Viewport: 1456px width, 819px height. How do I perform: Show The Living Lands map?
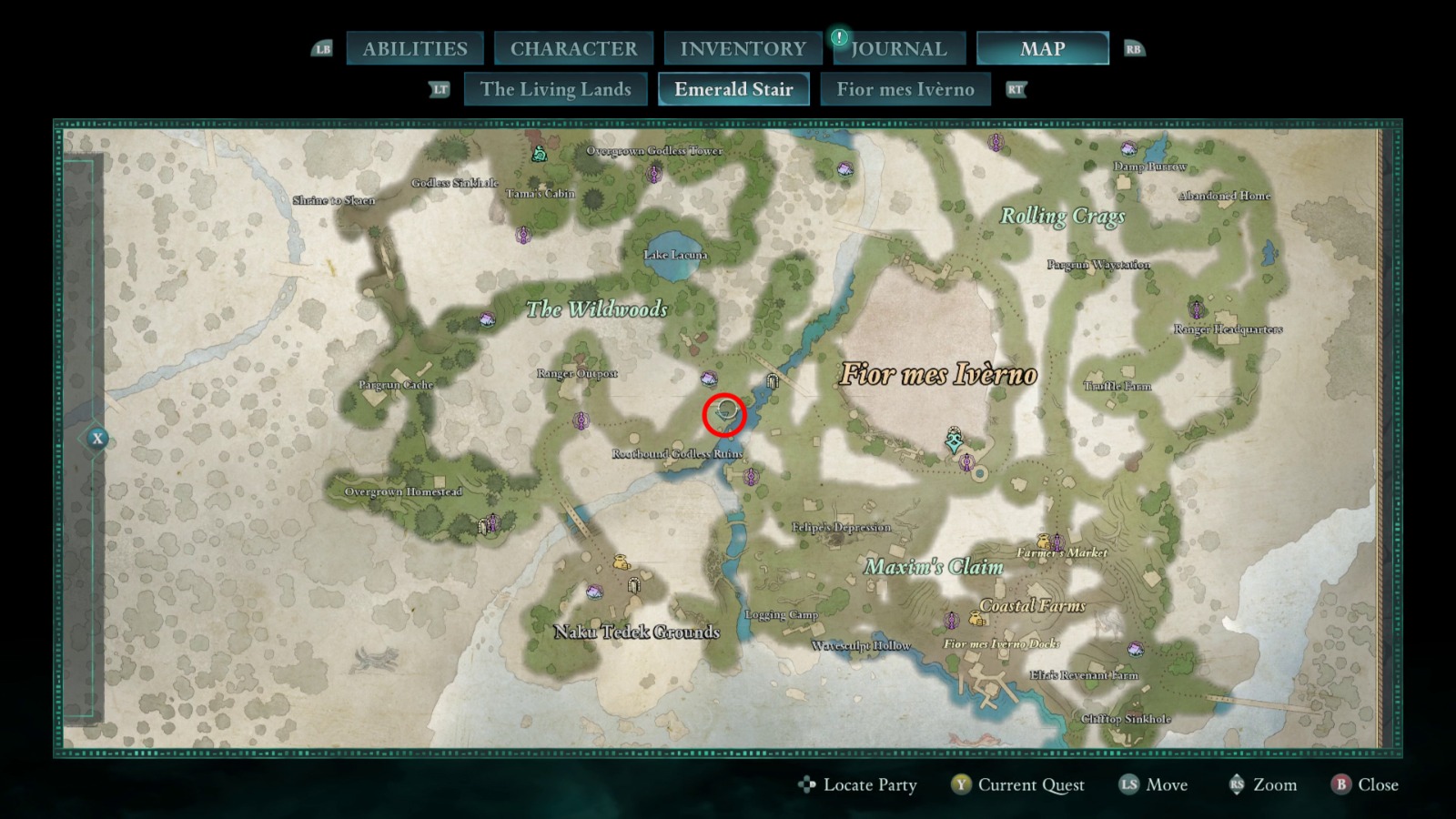coord(555,89)
